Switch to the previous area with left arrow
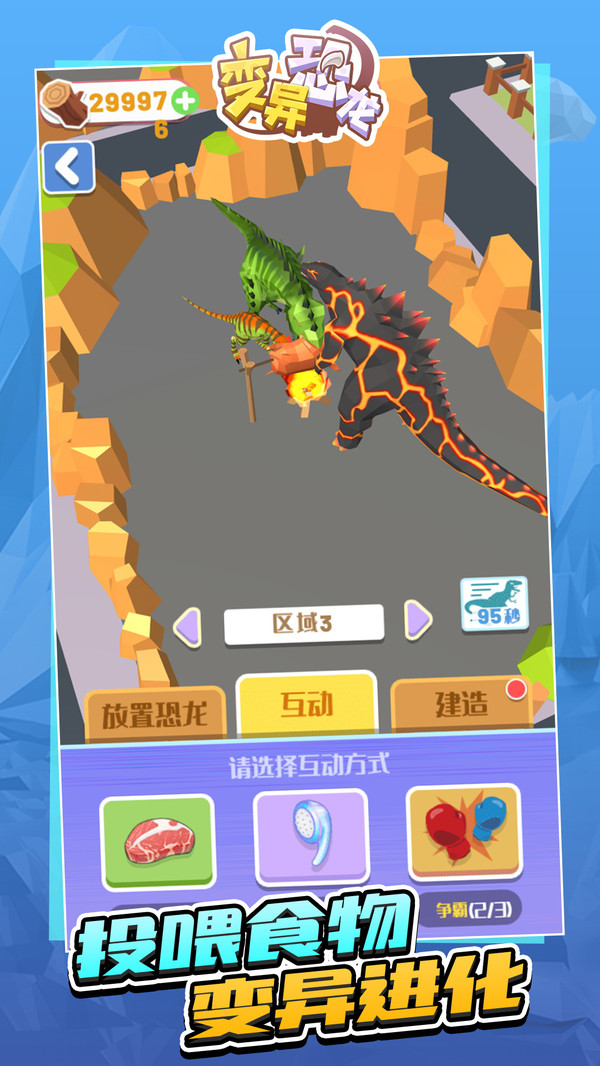Screen dimensions: 600x1066 click(x=187, y=625)
